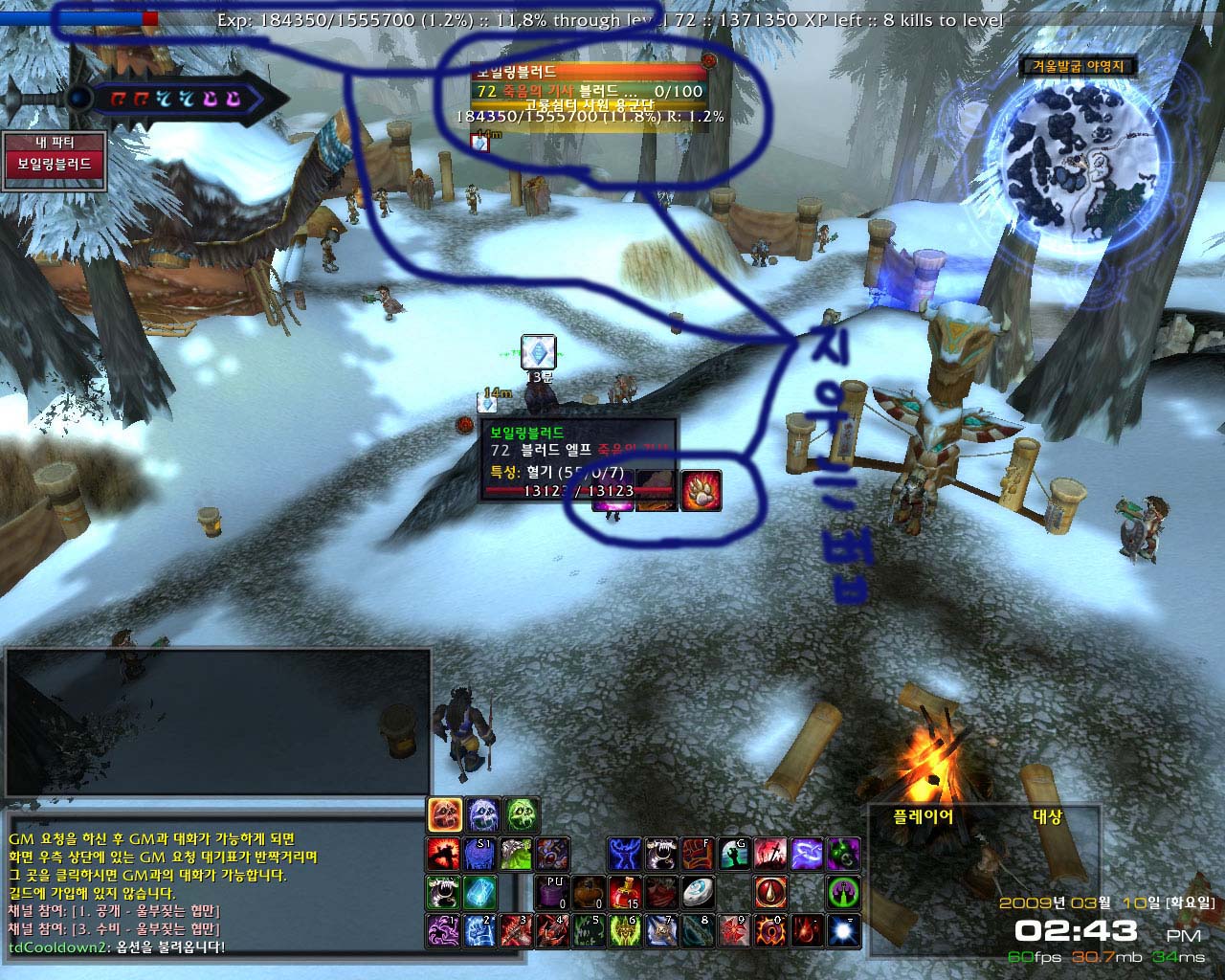Viewport: 1225px width, 980px height.
Task: Cast the purple chains ability
Action: (807, 854)
